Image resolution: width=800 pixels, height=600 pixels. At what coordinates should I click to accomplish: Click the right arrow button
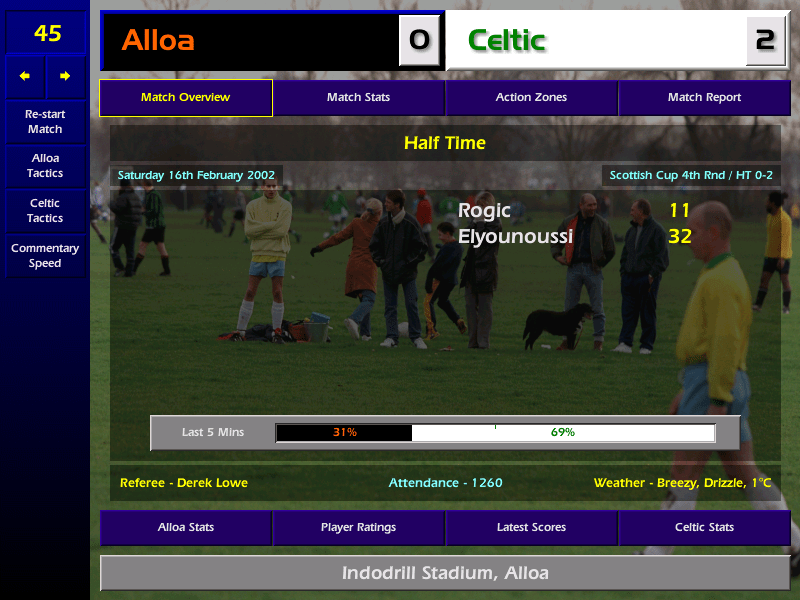coord(66,76)
